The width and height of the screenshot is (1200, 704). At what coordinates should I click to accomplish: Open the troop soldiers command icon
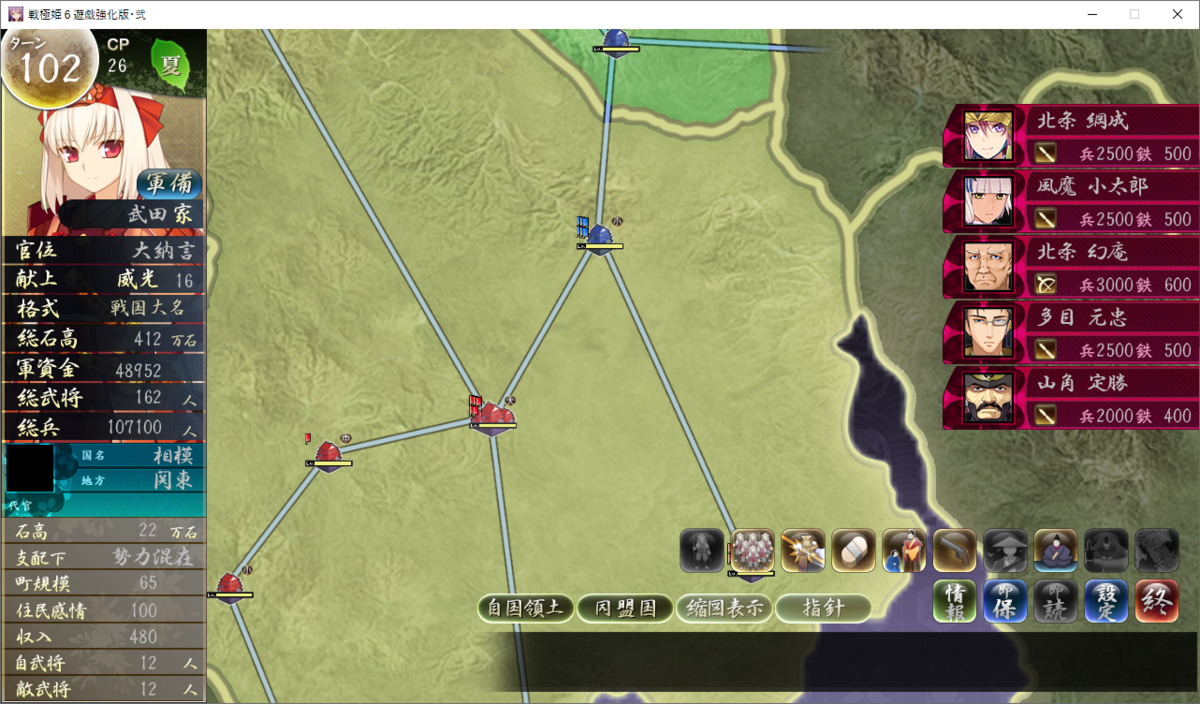[752, 551]
